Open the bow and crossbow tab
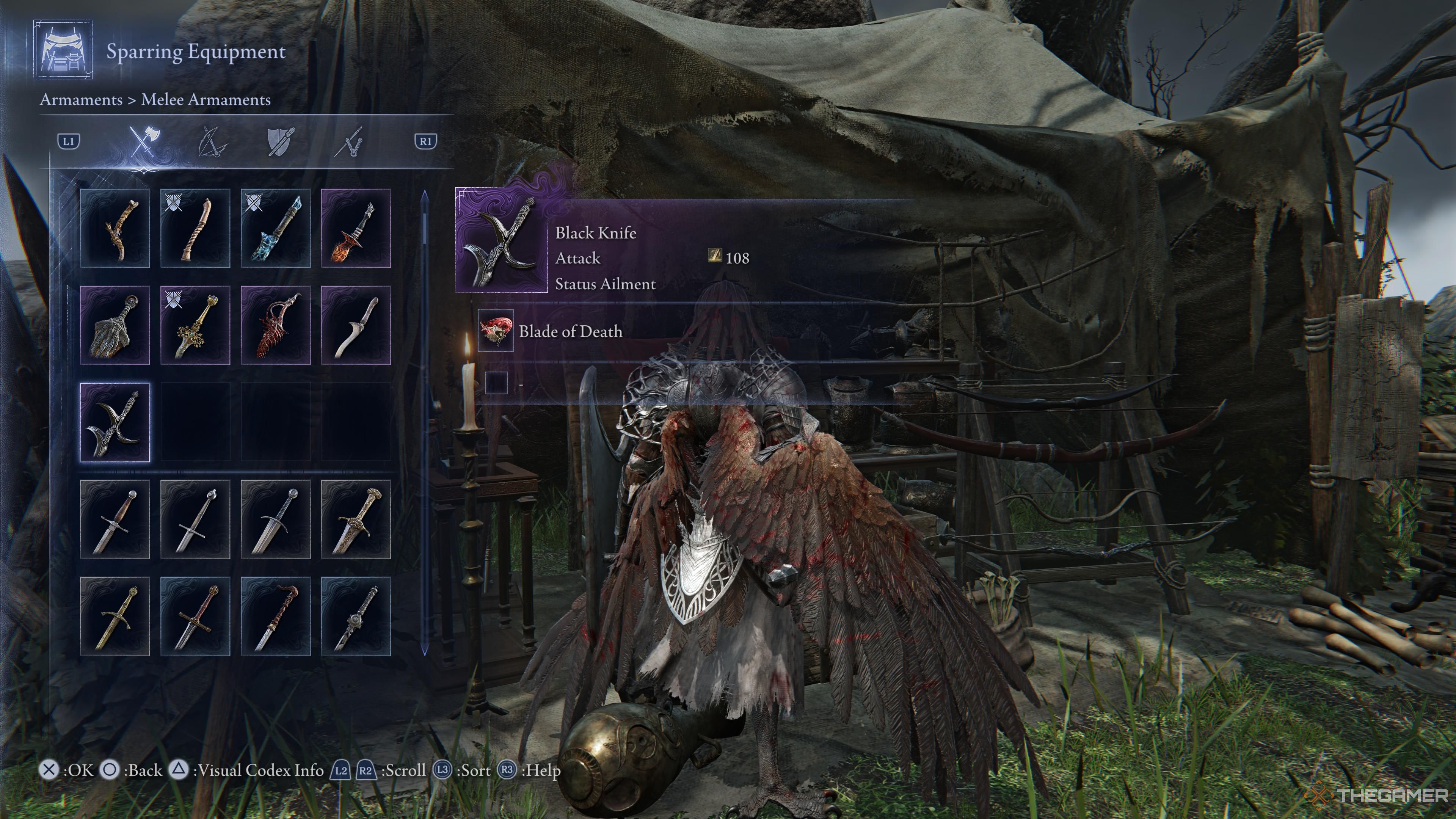 pos(213,141)
